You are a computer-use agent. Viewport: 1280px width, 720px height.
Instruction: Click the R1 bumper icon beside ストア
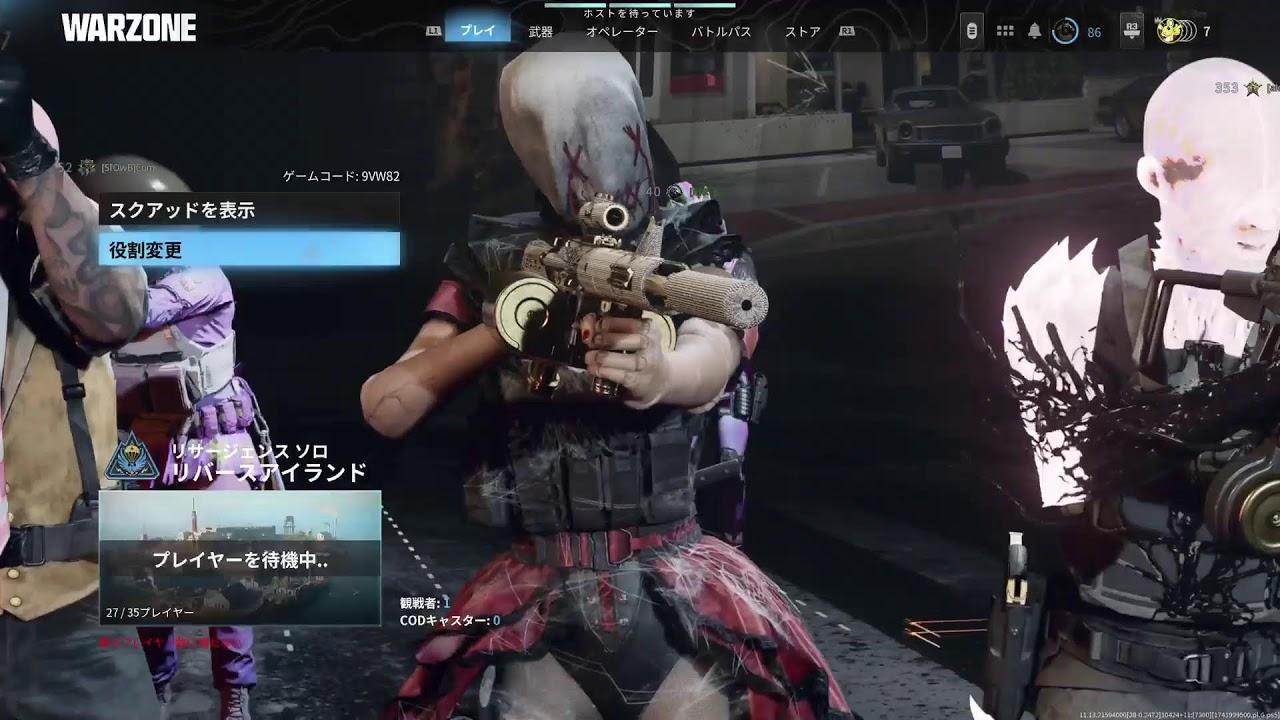click(849, 30)
